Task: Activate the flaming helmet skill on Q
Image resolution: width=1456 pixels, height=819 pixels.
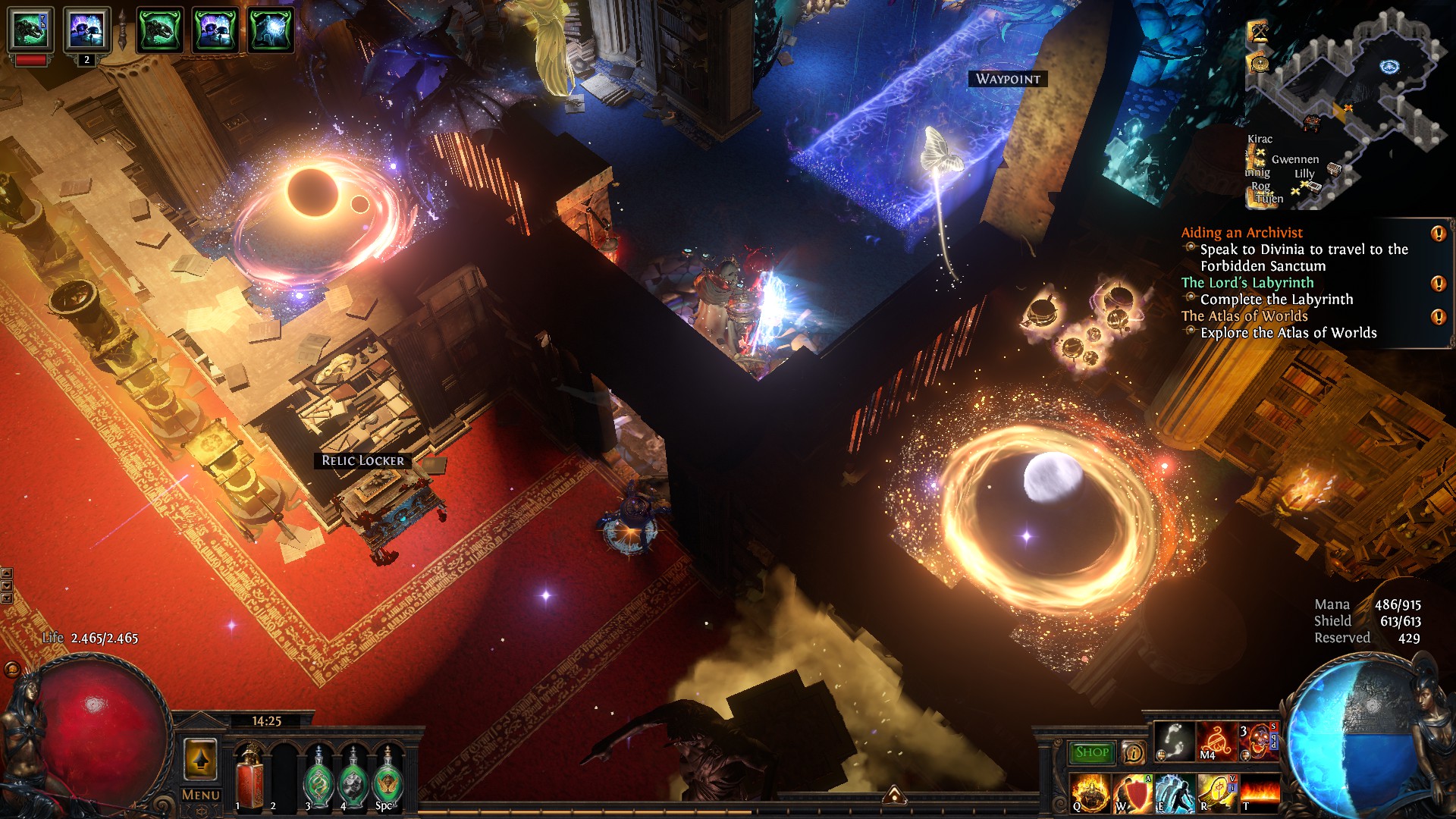Action: point(1090,793)
